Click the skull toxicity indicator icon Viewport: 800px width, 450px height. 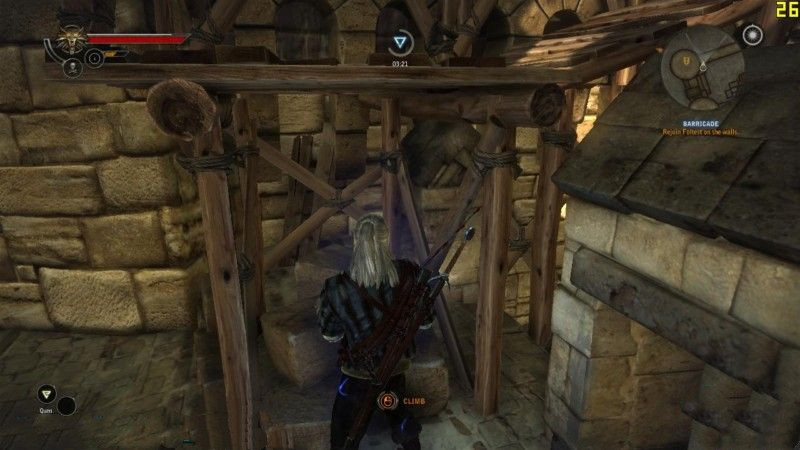73,67
